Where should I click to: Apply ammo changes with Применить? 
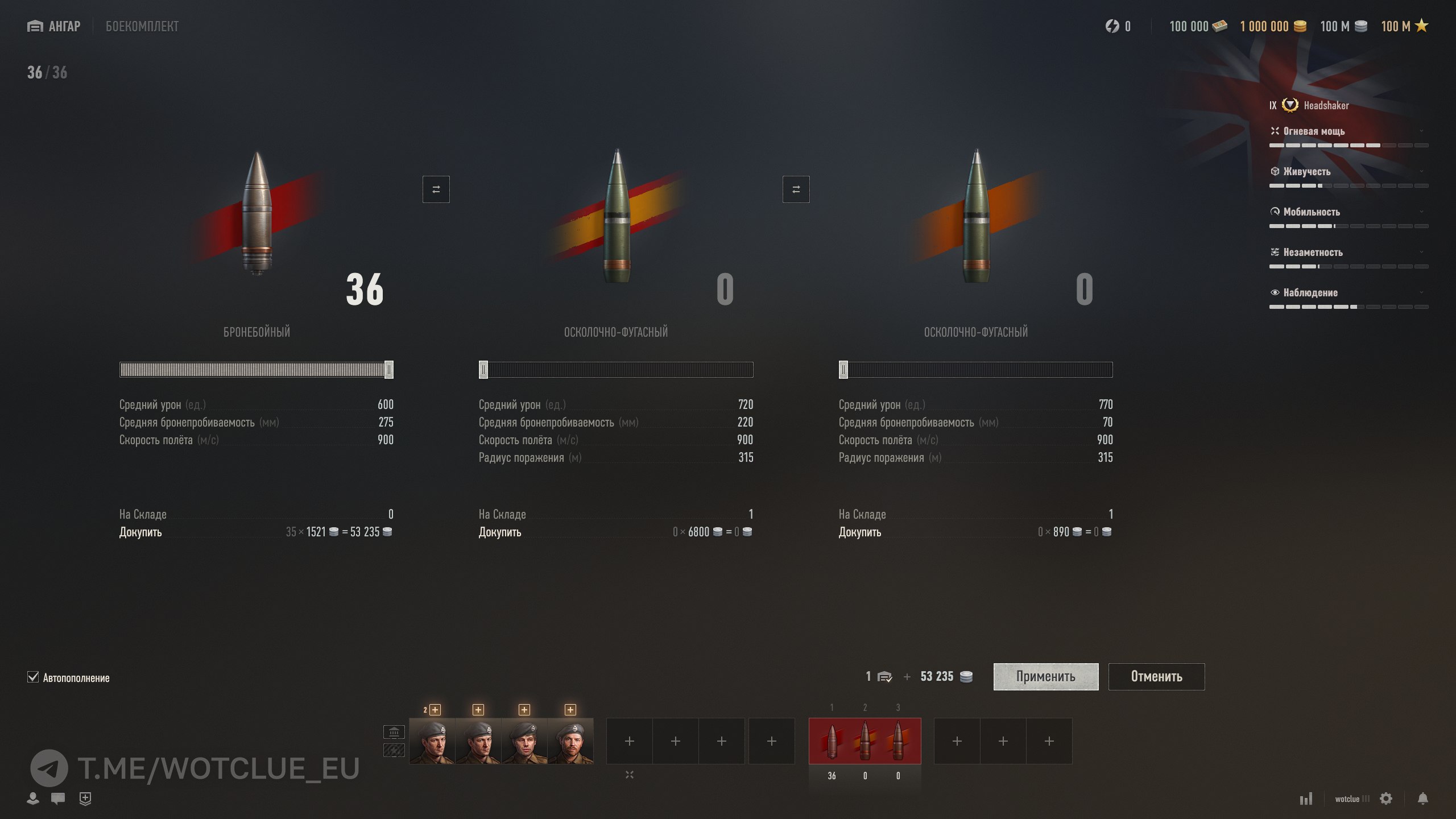tap(1045, 676)
